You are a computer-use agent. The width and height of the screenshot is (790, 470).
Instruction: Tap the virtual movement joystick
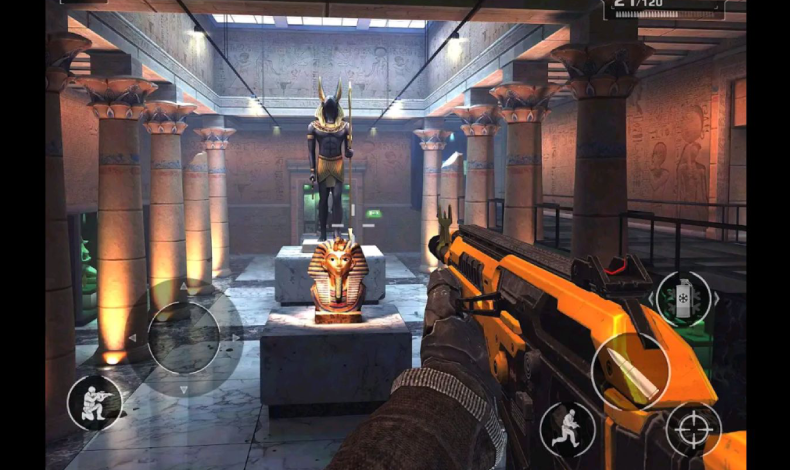pyautogui.click(x=184, y=338)
